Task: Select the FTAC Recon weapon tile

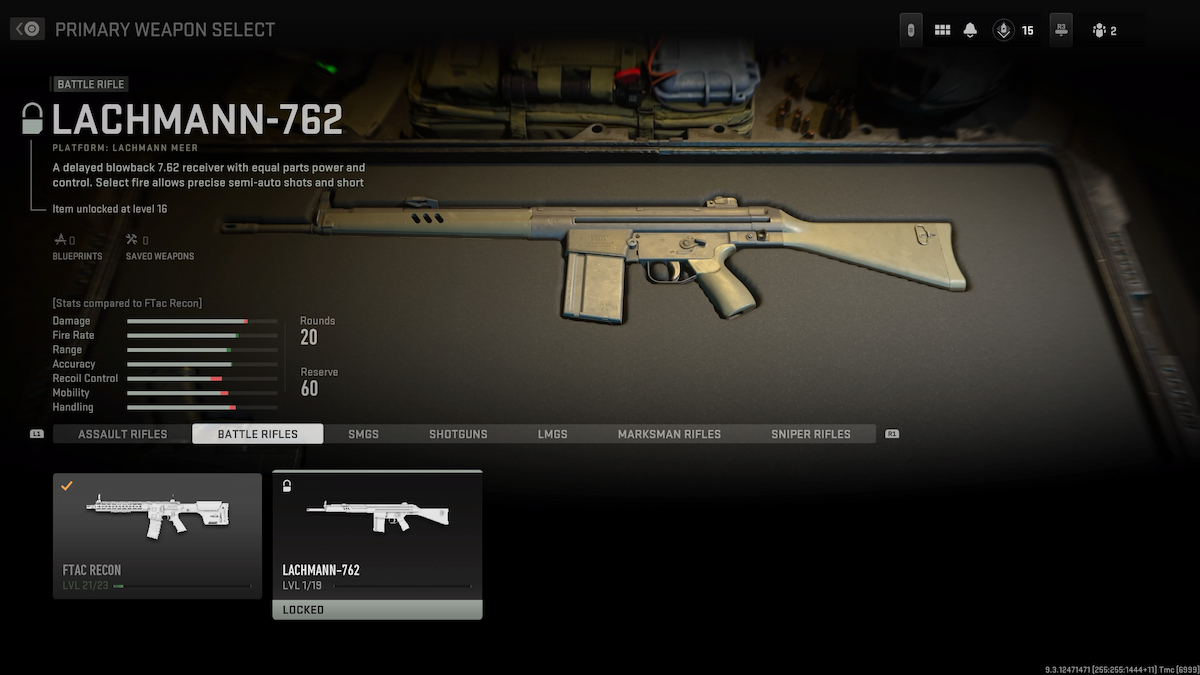Action: tap(157, 535)
